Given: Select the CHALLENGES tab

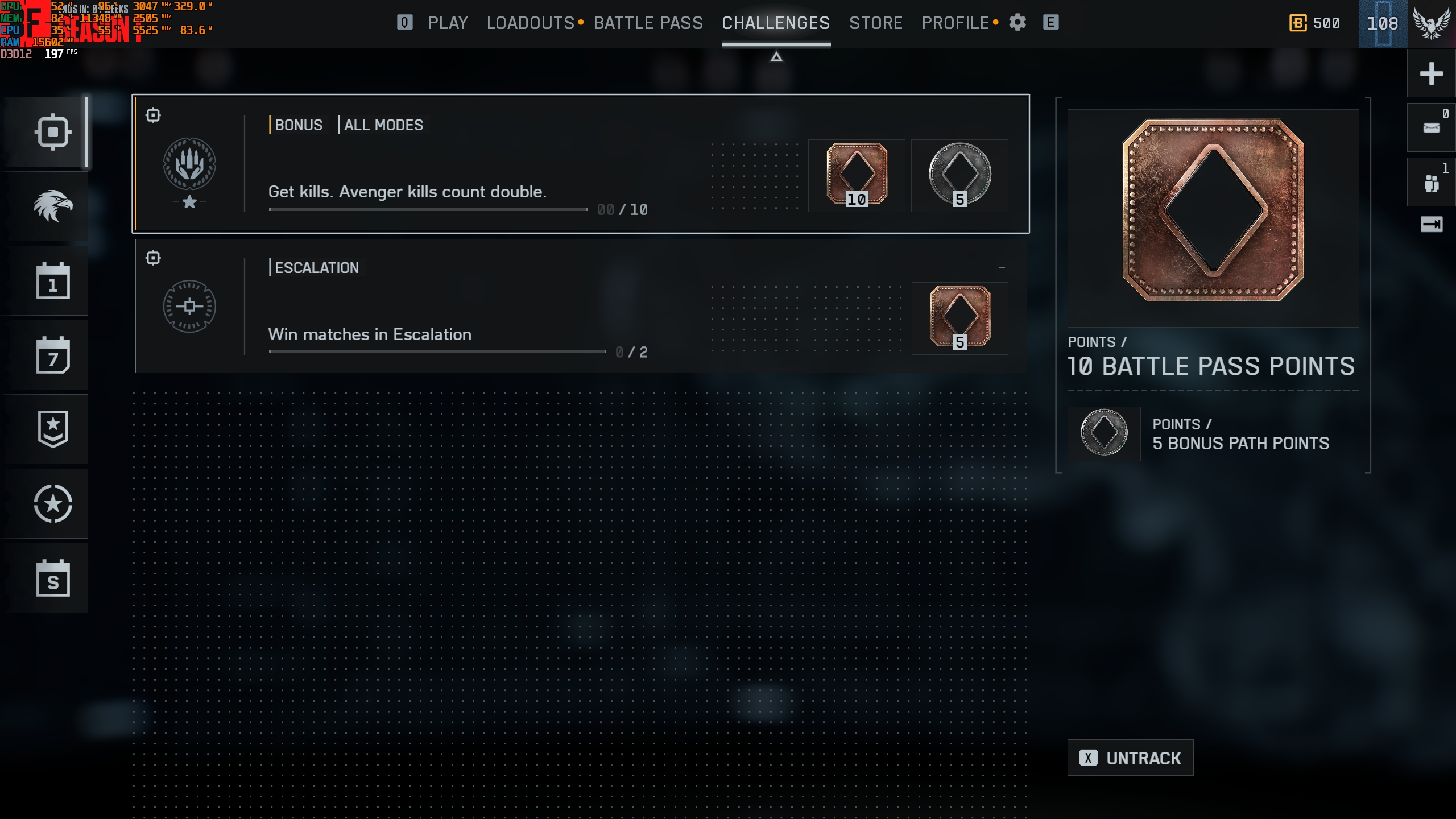Looking at the screenshot, I should click(776, 23).
